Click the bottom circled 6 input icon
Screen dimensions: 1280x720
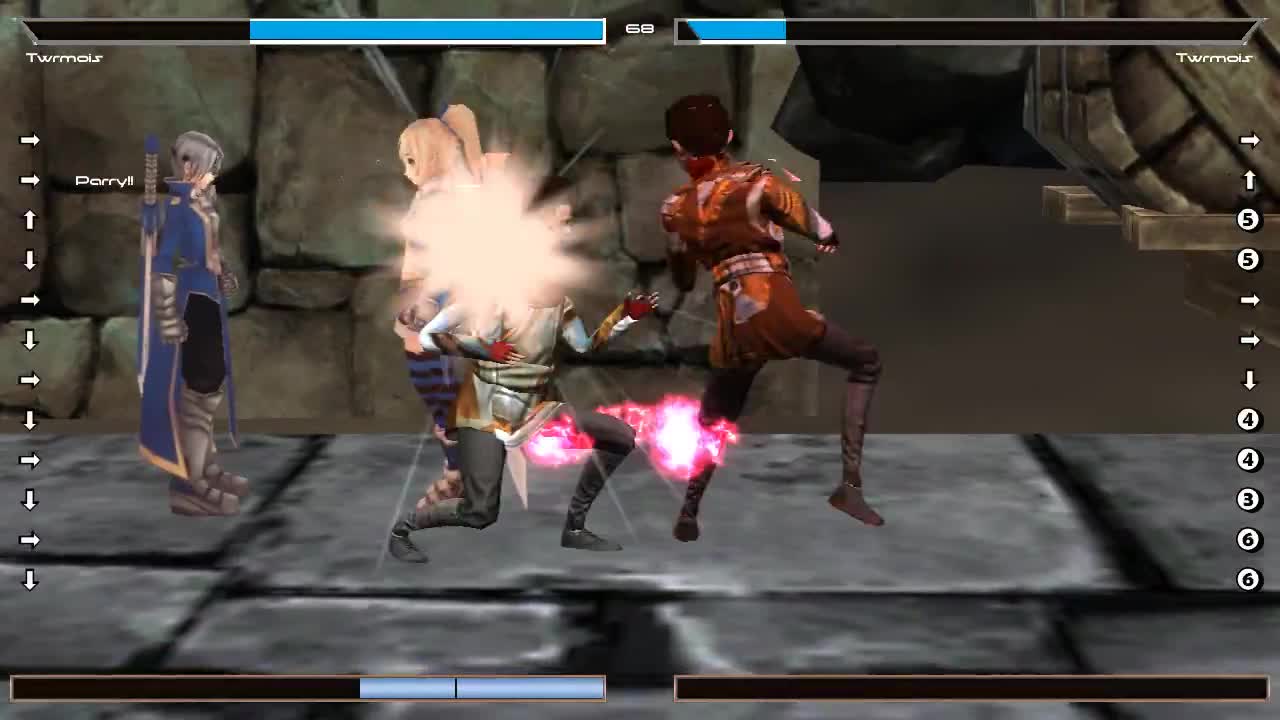(1247, 577)
